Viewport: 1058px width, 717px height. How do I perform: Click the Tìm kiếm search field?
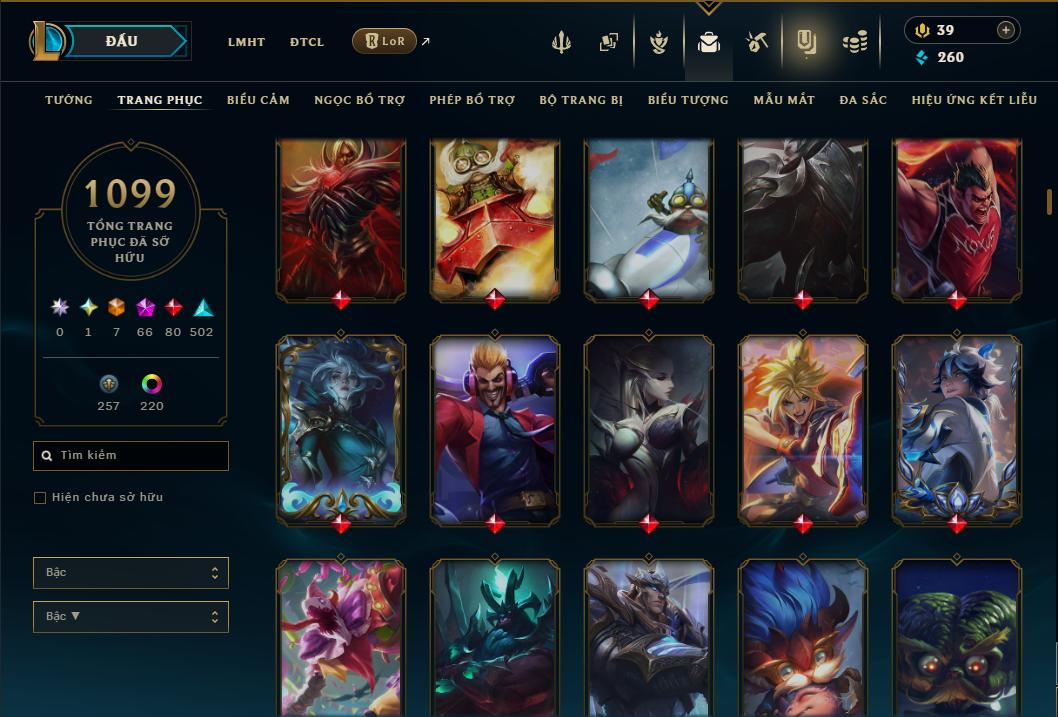point(131,456)
